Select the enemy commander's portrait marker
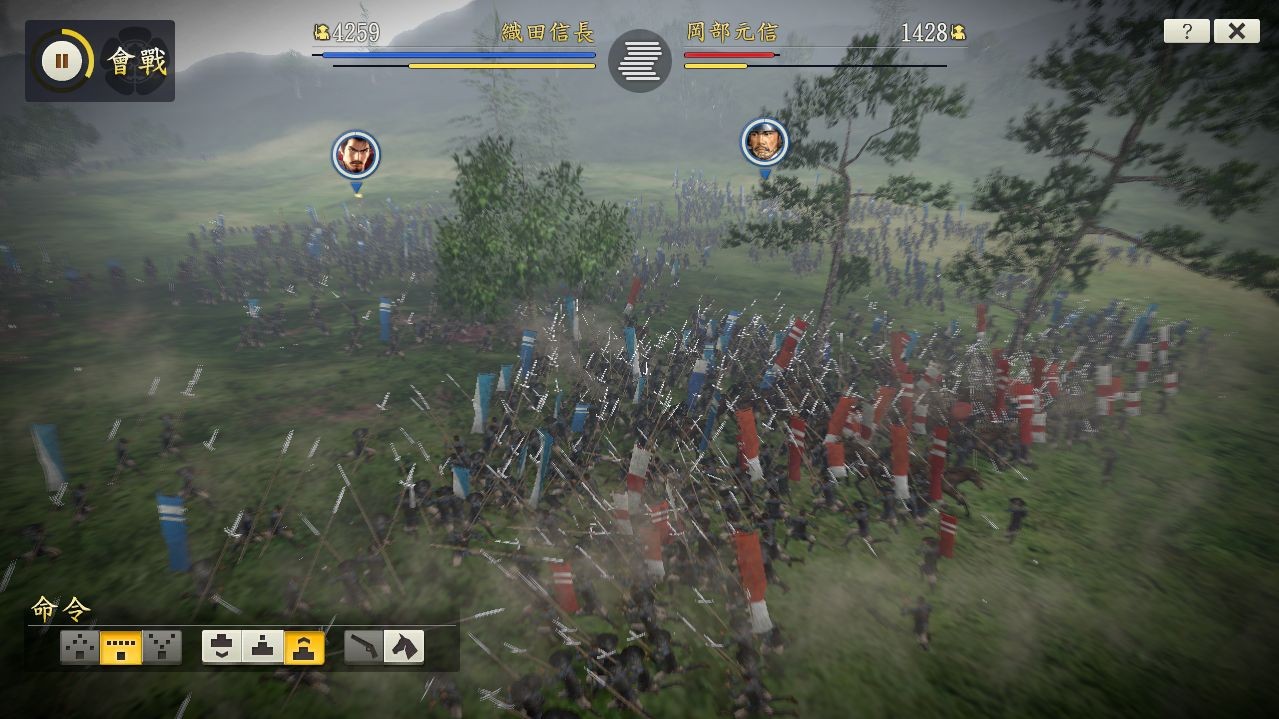1279x719 pixels. (764, 142)
